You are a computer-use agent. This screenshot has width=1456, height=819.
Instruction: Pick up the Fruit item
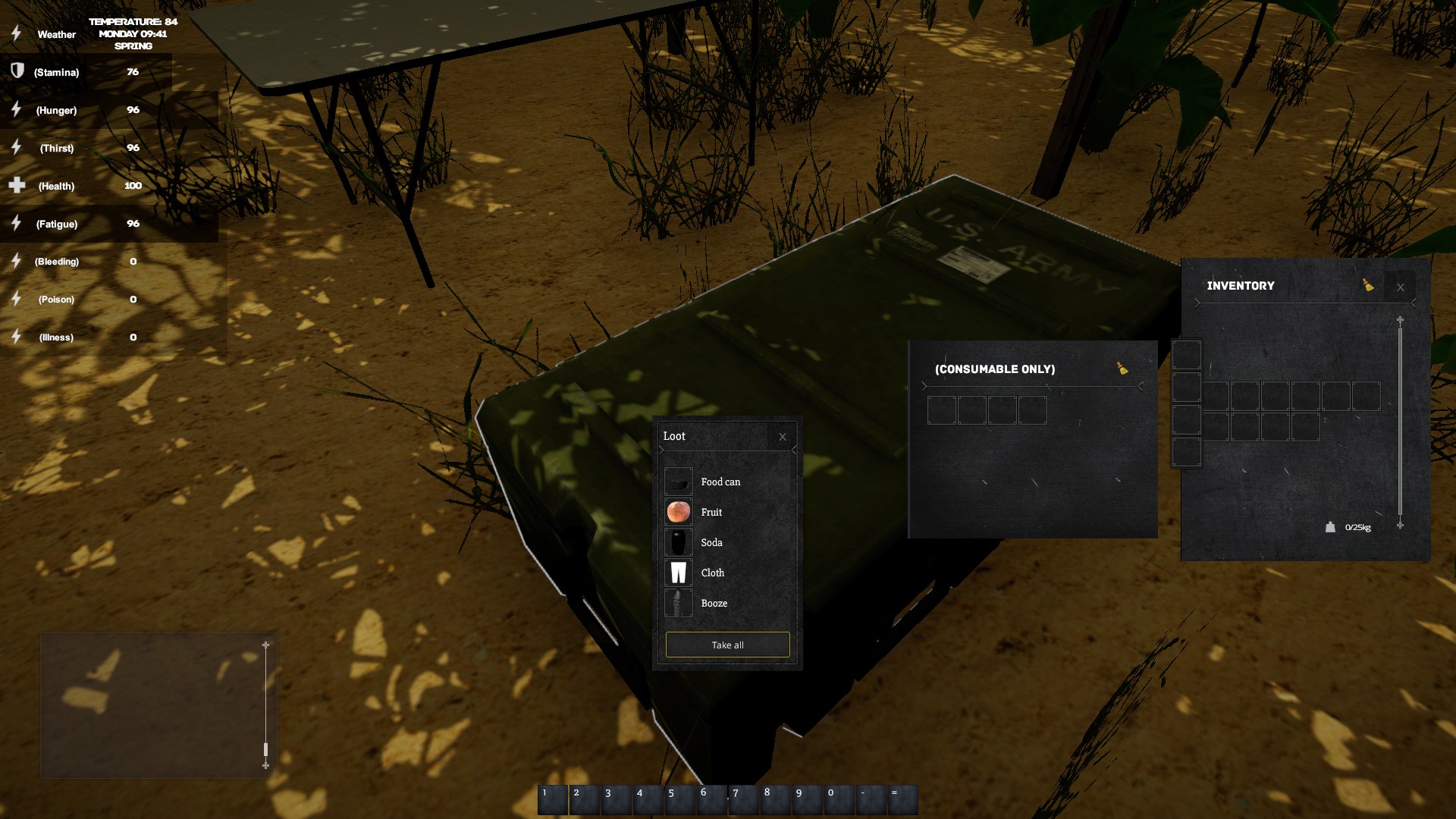711,512
